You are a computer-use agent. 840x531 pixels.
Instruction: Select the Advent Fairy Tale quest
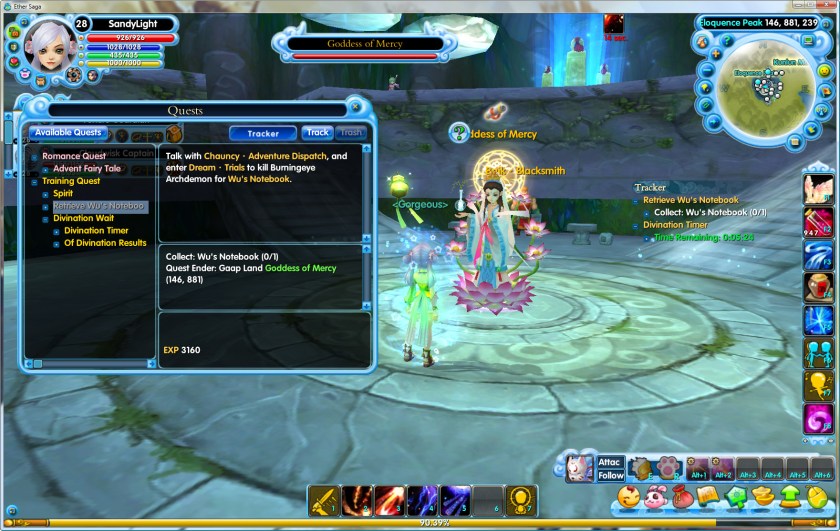pyautogui.click(x=86, y=169)
